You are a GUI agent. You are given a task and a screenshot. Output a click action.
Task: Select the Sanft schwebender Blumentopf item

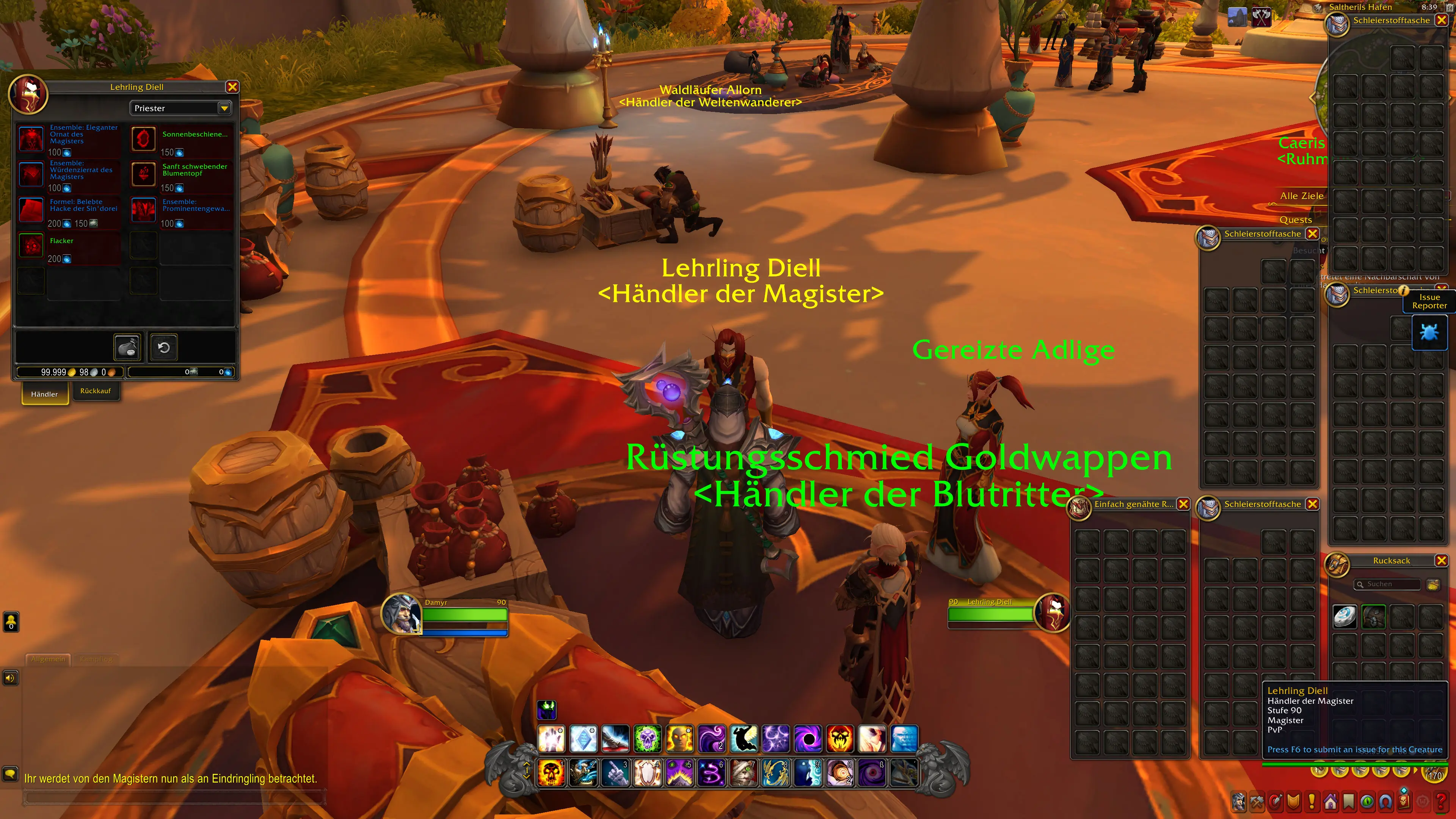pos(144,174)
